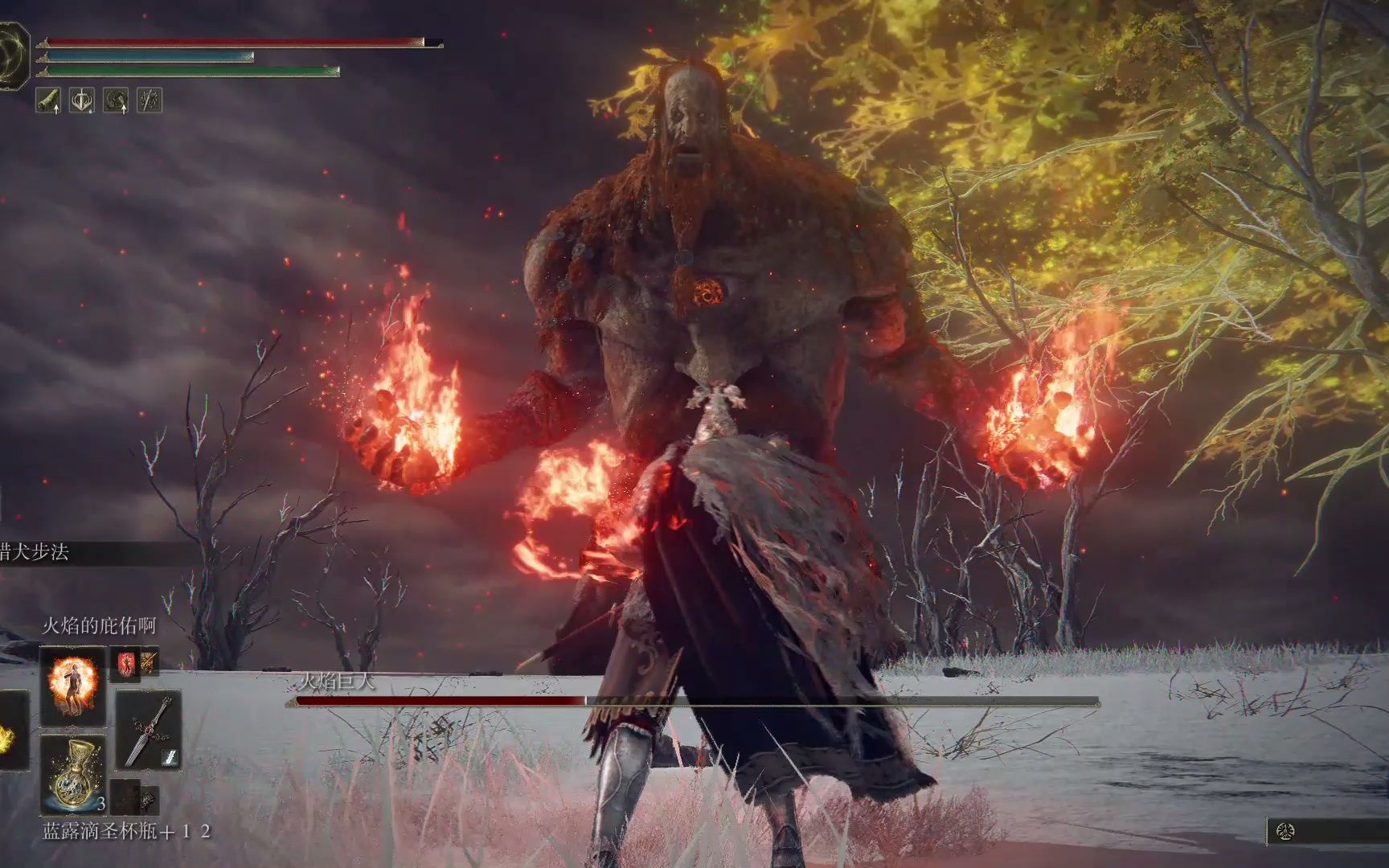Select the flame blessing incantation slot
The width and height of the screenshot is (1389, 868).
[x=73, y=684]
